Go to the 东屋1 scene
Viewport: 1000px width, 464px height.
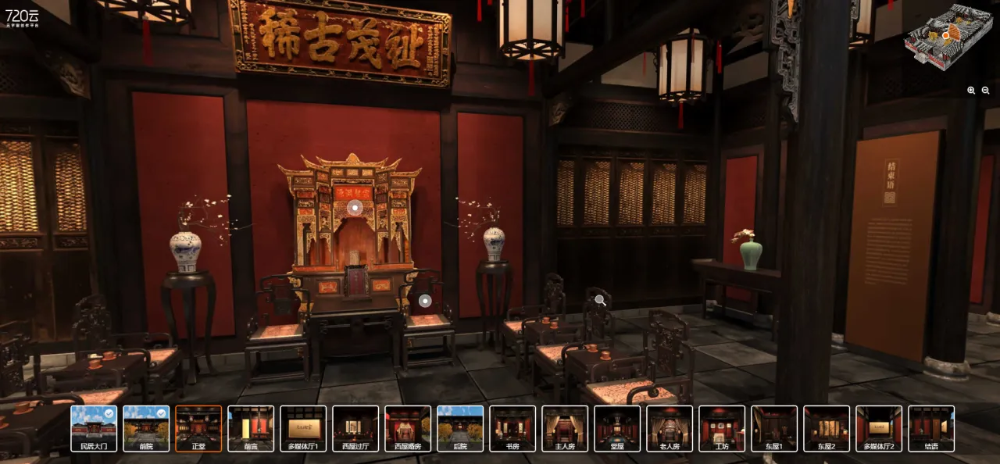coord(774,428)
